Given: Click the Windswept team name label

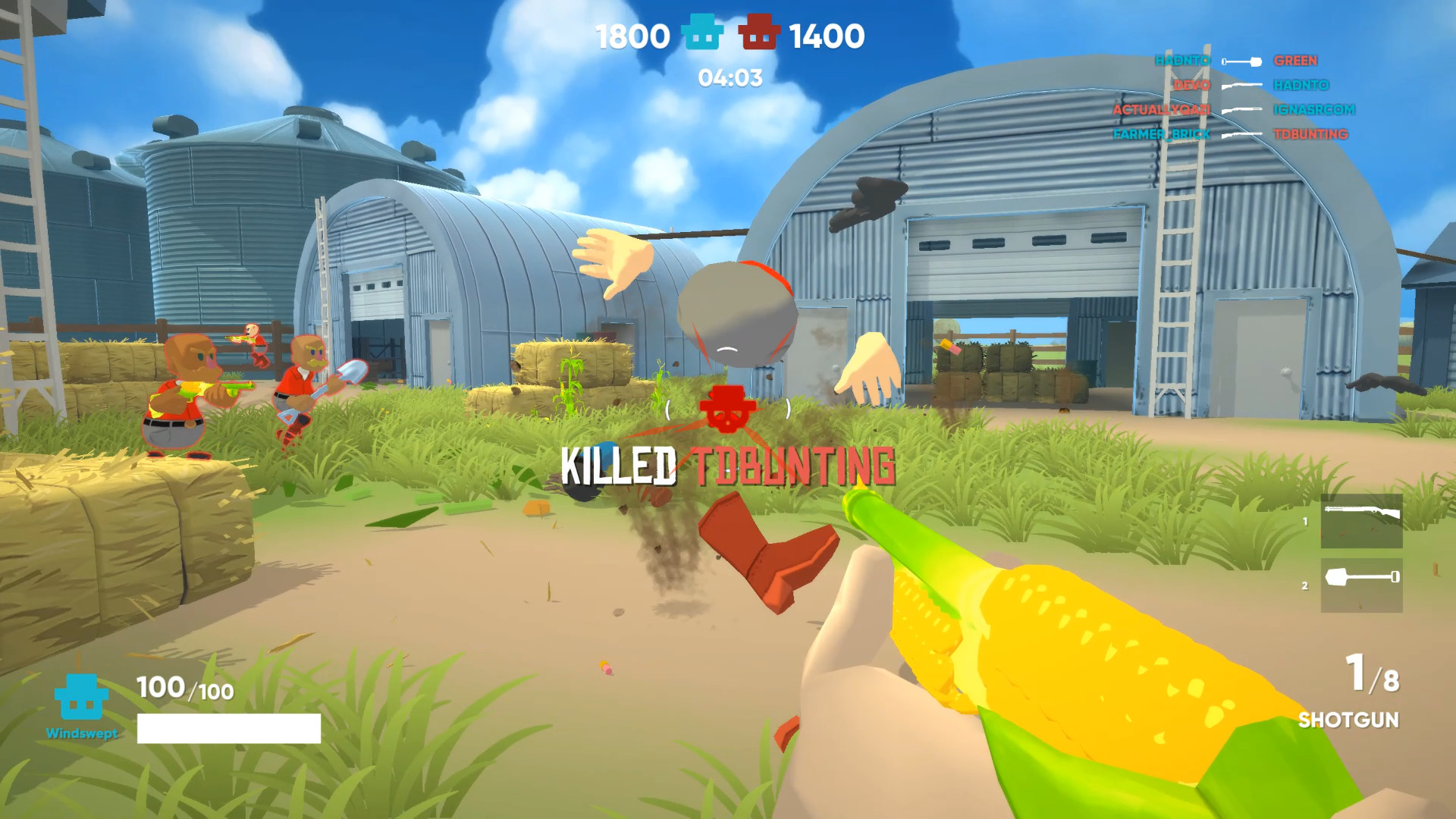Looking at the screenshot, I should (x=81, y=733).
